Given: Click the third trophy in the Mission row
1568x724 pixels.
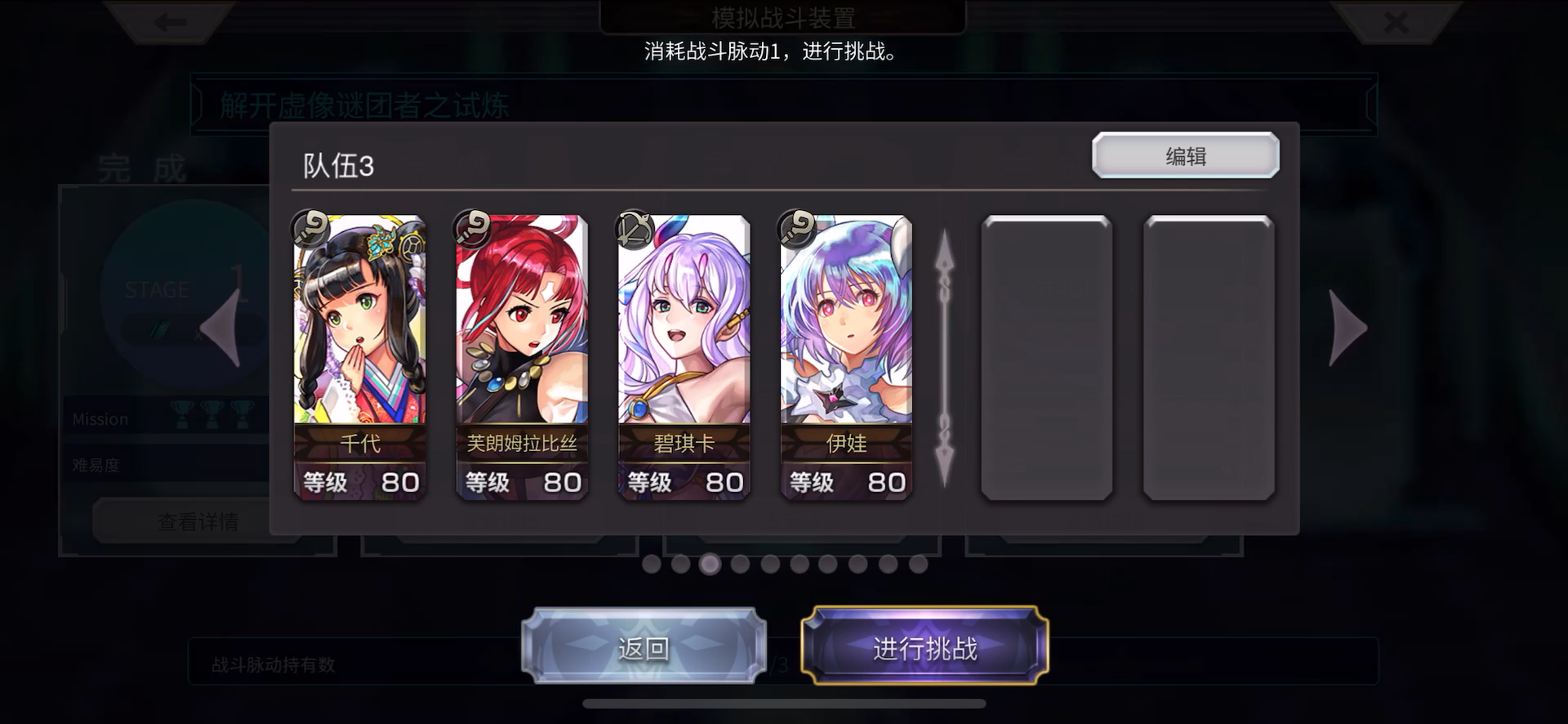Looking at the screenshot, I should 243,416.
